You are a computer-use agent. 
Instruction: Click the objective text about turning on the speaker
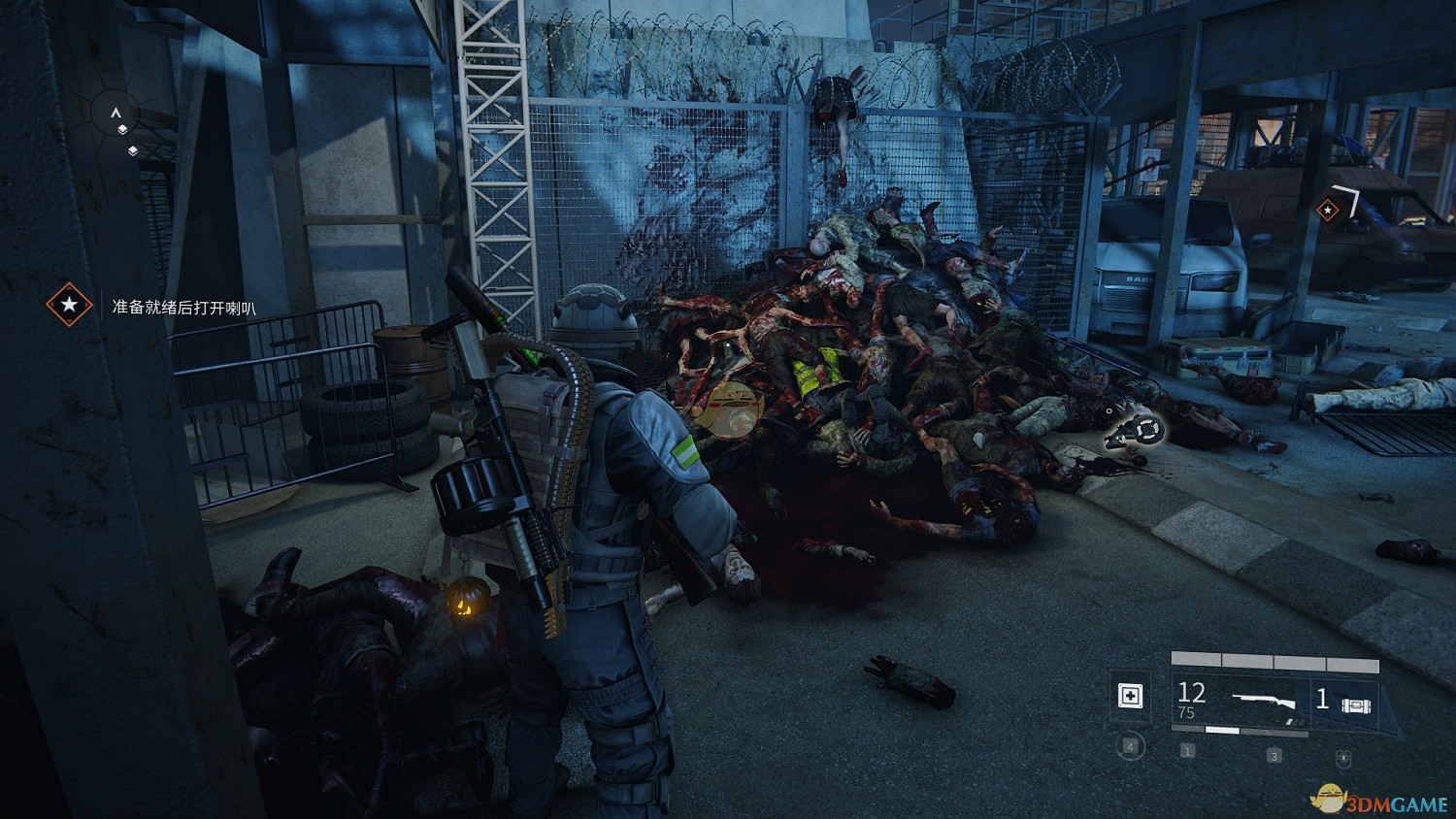point(184,308)
